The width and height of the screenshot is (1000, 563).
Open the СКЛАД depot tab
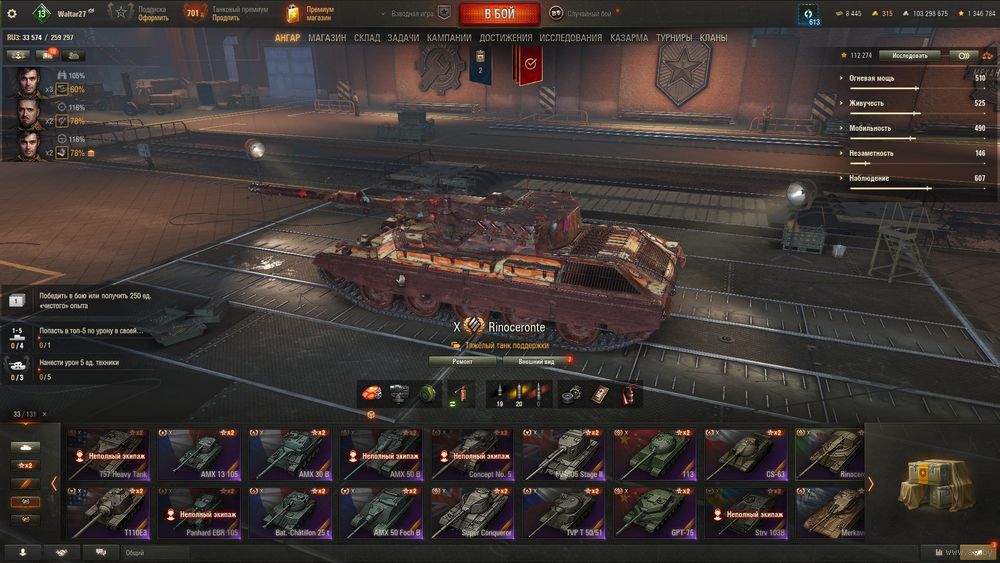point(367,38)
